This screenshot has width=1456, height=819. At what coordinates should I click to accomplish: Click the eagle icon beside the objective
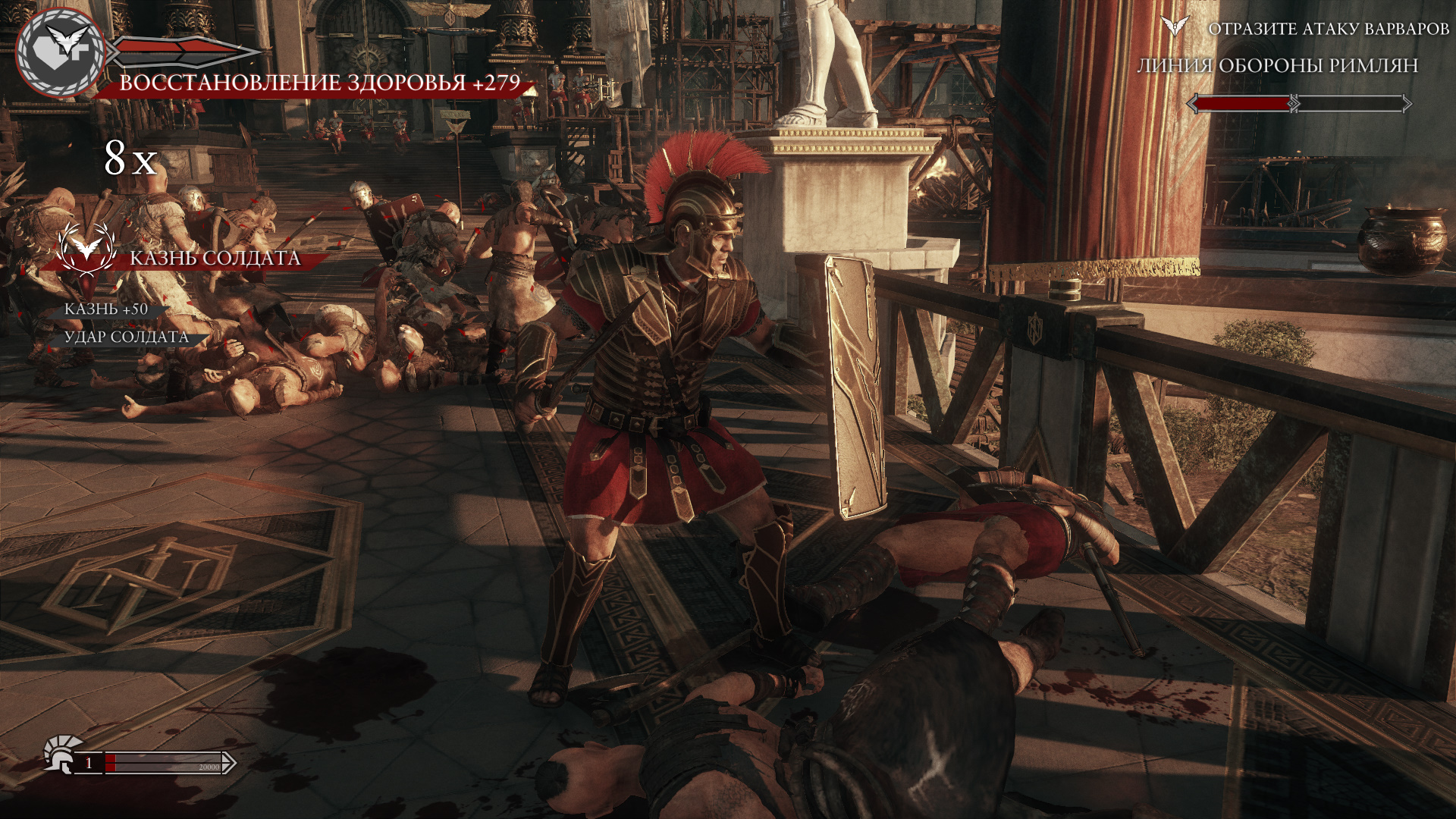pos(1175,27)
